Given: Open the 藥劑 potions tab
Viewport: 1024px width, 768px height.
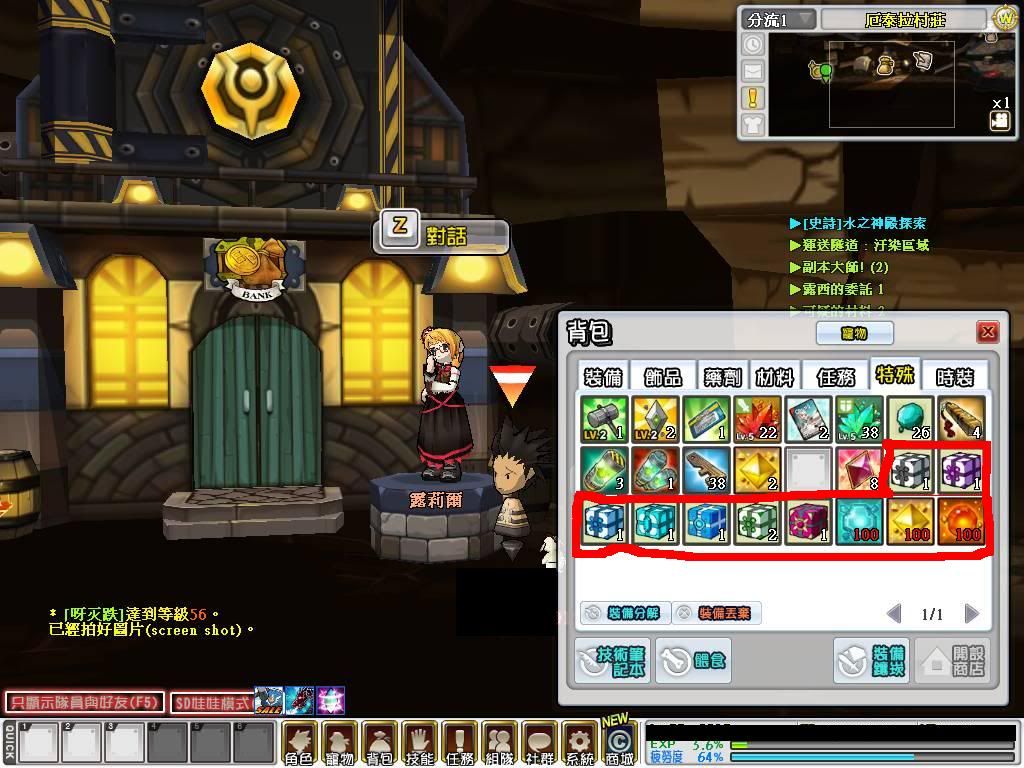Looking at the screenshot, I should pyautogui.click(x=720, y=376).
